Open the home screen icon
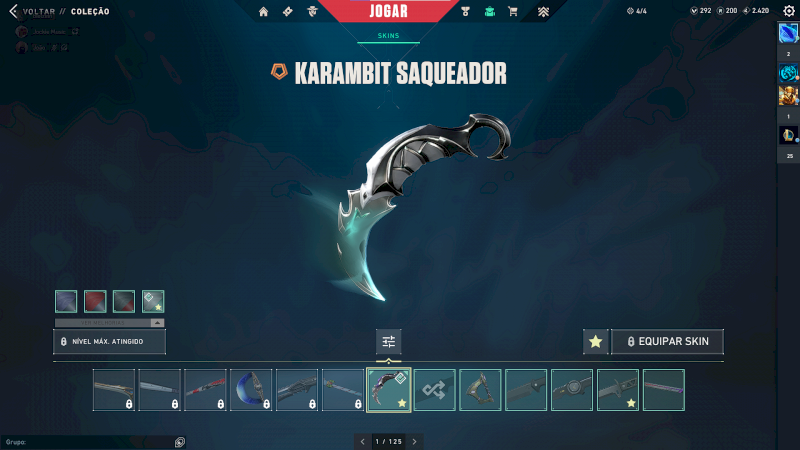This screenshot has height=450, width=800. click(264, 12)
